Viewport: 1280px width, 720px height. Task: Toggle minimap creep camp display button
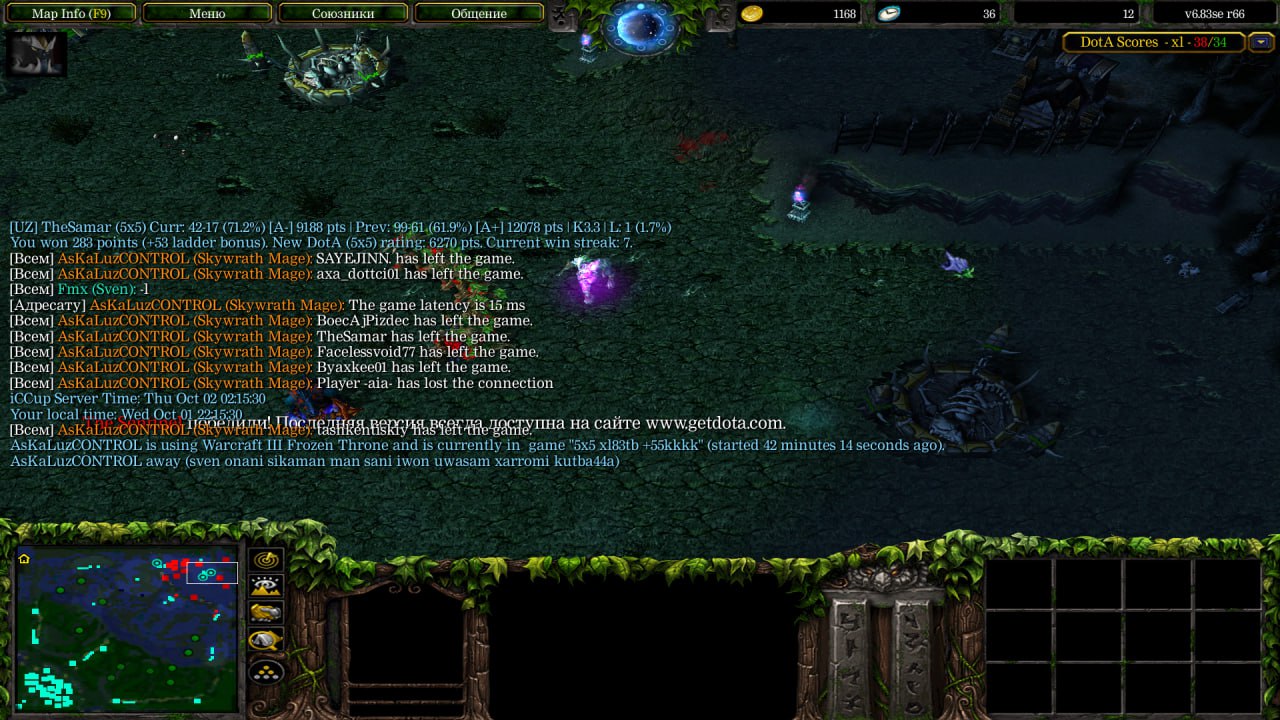[x=266, y=640]
